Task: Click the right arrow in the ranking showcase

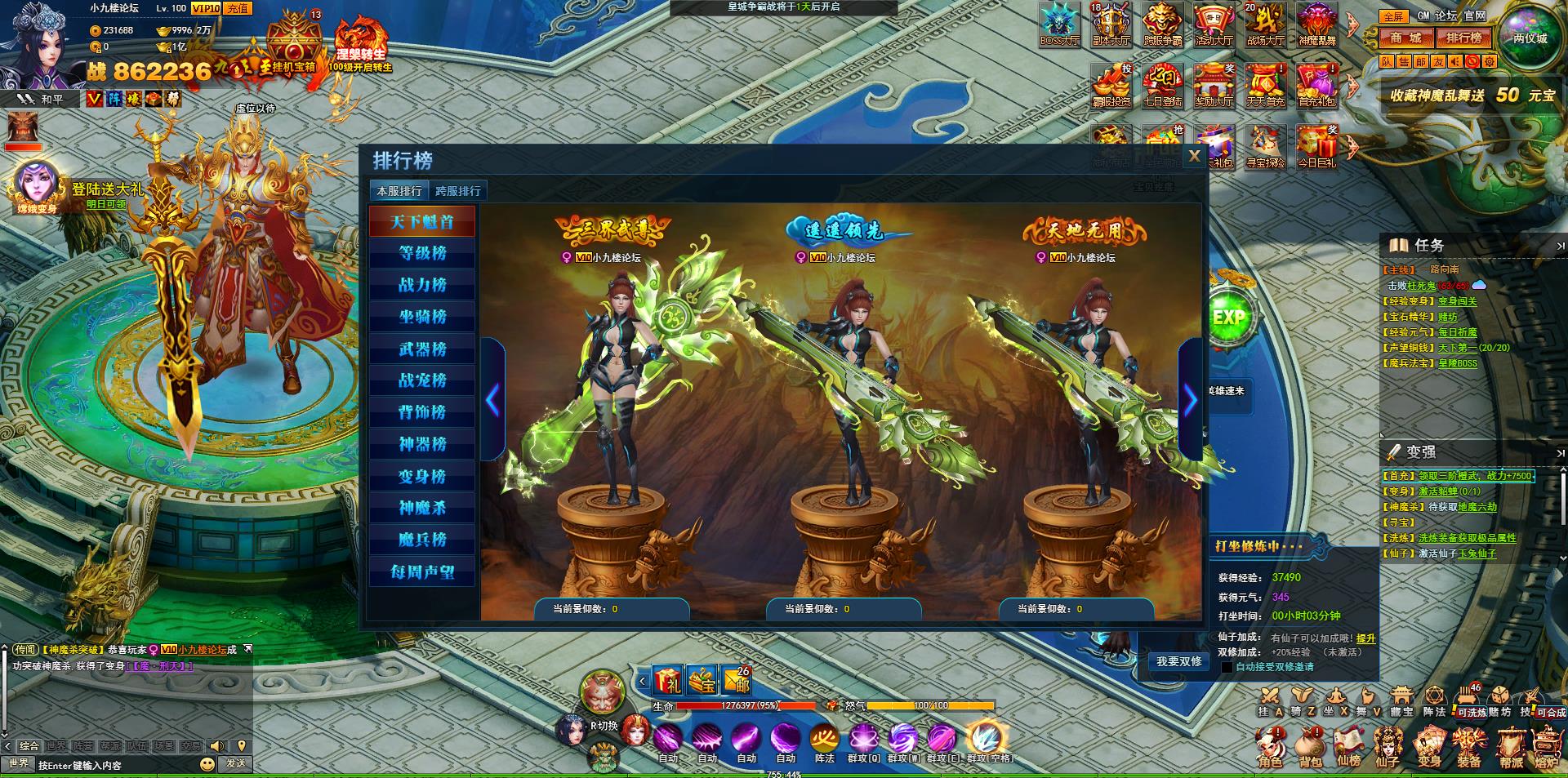Action: [1190, 400]
